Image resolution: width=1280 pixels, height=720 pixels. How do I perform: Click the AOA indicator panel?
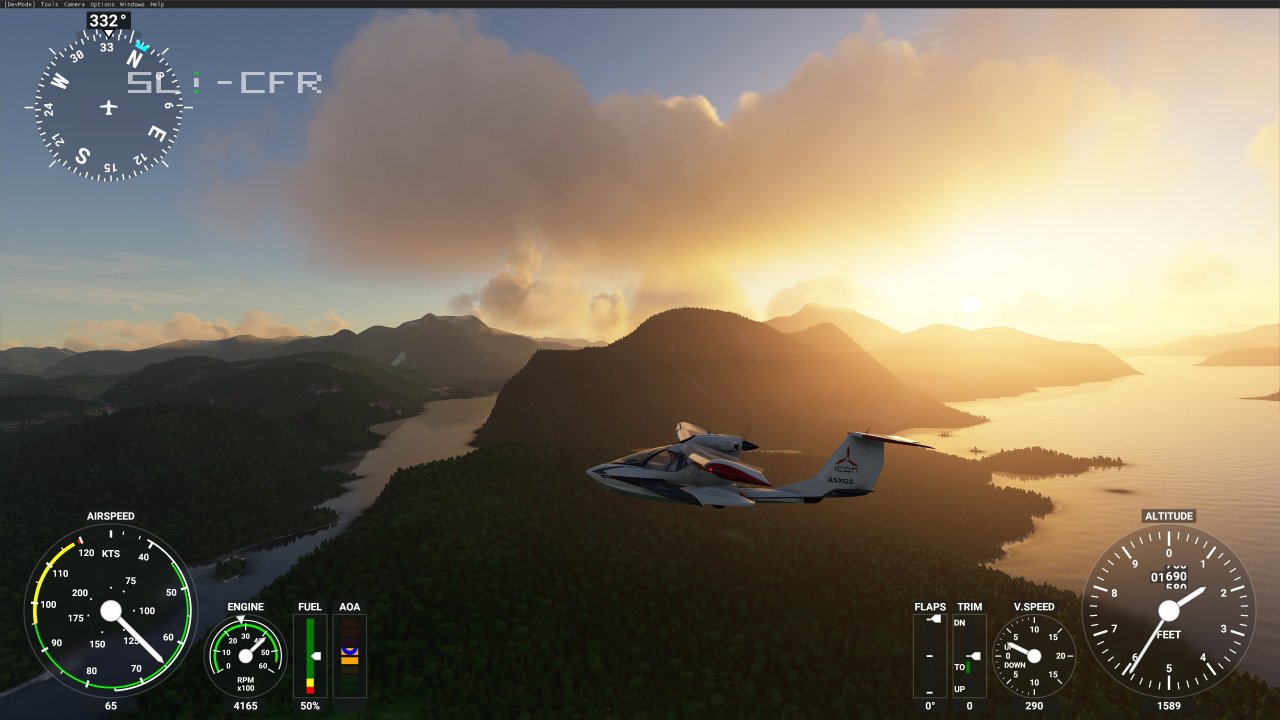click(x=349, y=655)
